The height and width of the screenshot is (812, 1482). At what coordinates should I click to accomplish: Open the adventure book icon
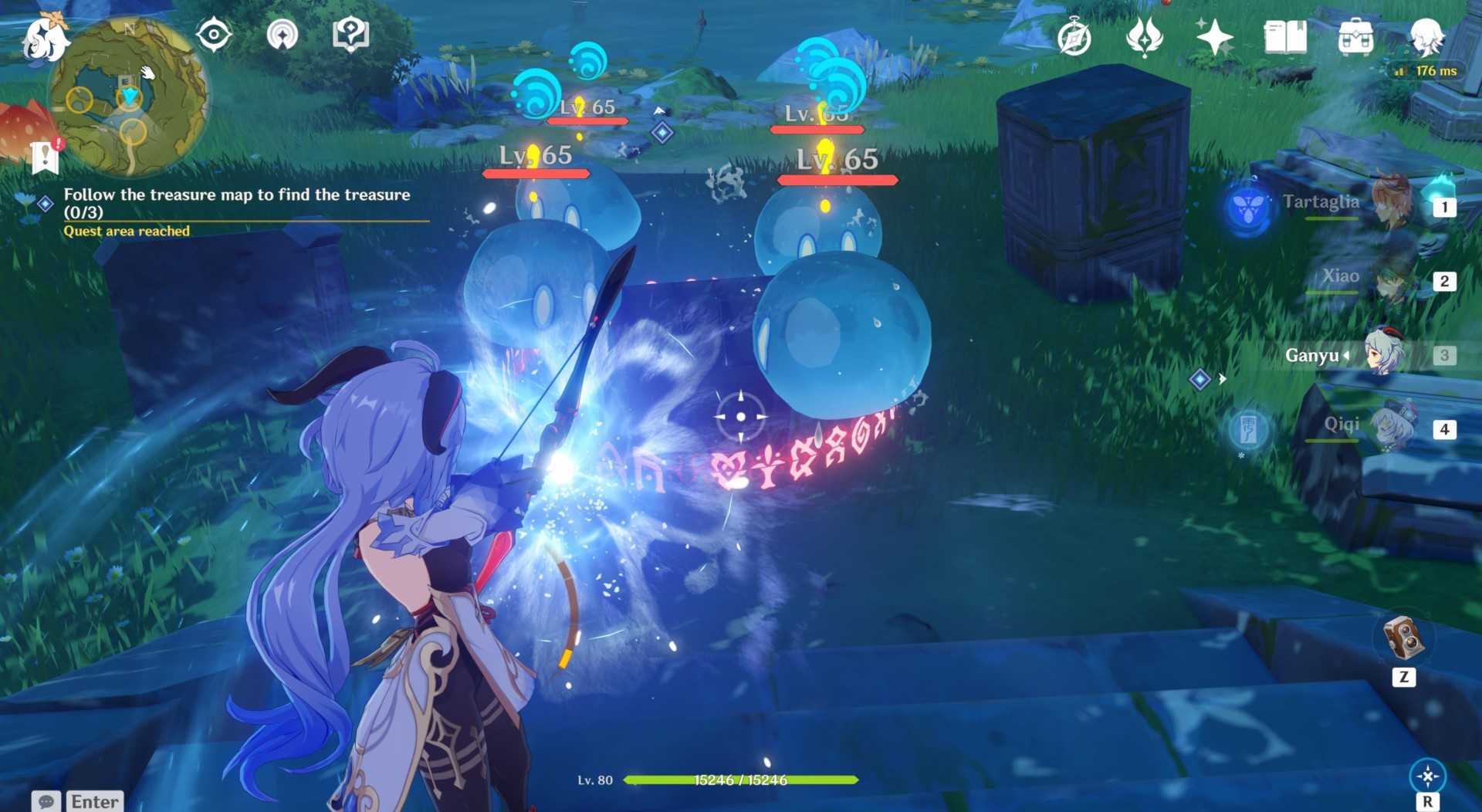coord(1285,37)
